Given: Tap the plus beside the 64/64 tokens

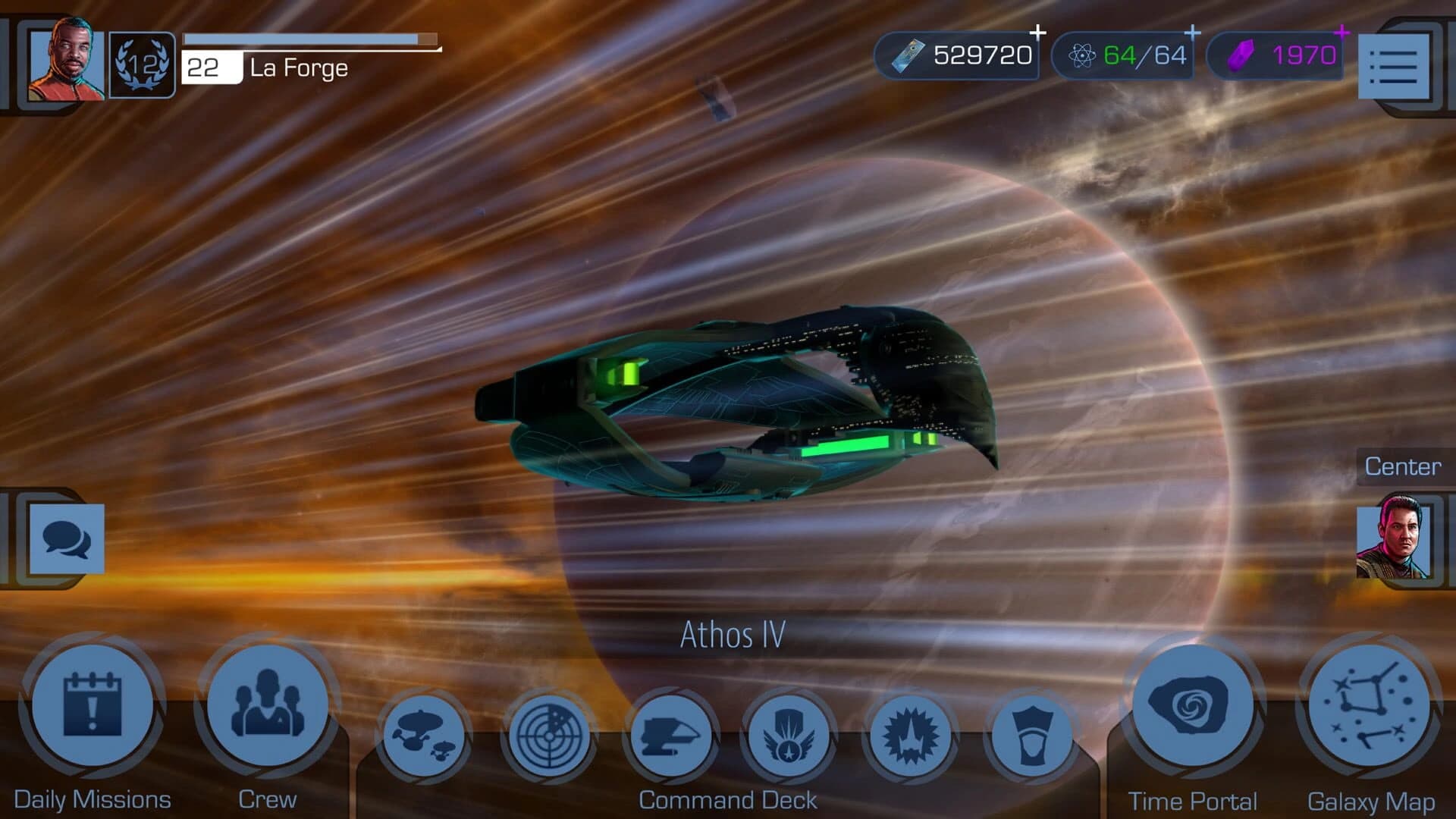Looking at the screenshot, I should point(1193,32).
